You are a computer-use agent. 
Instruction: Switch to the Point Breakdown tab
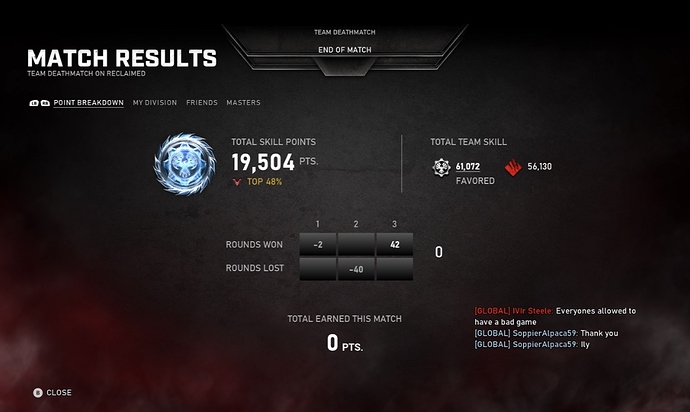[88, 102]
